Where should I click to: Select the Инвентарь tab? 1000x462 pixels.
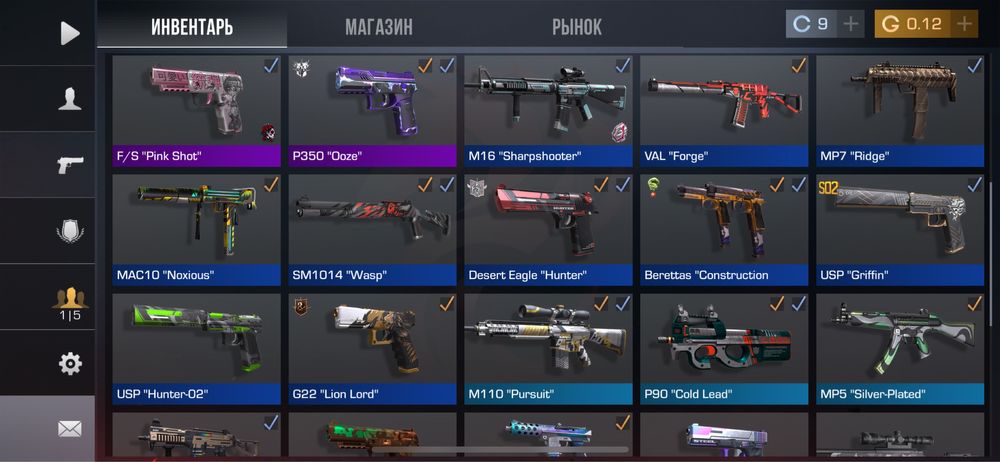(x=192, y=27)
